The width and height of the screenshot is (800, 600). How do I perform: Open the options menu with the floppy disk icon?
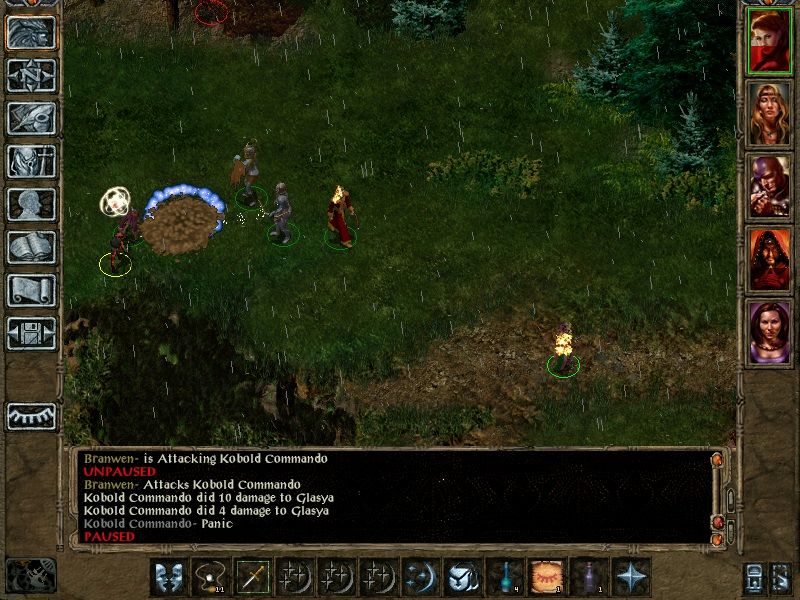pyautogui.click(x=31, y=333)
